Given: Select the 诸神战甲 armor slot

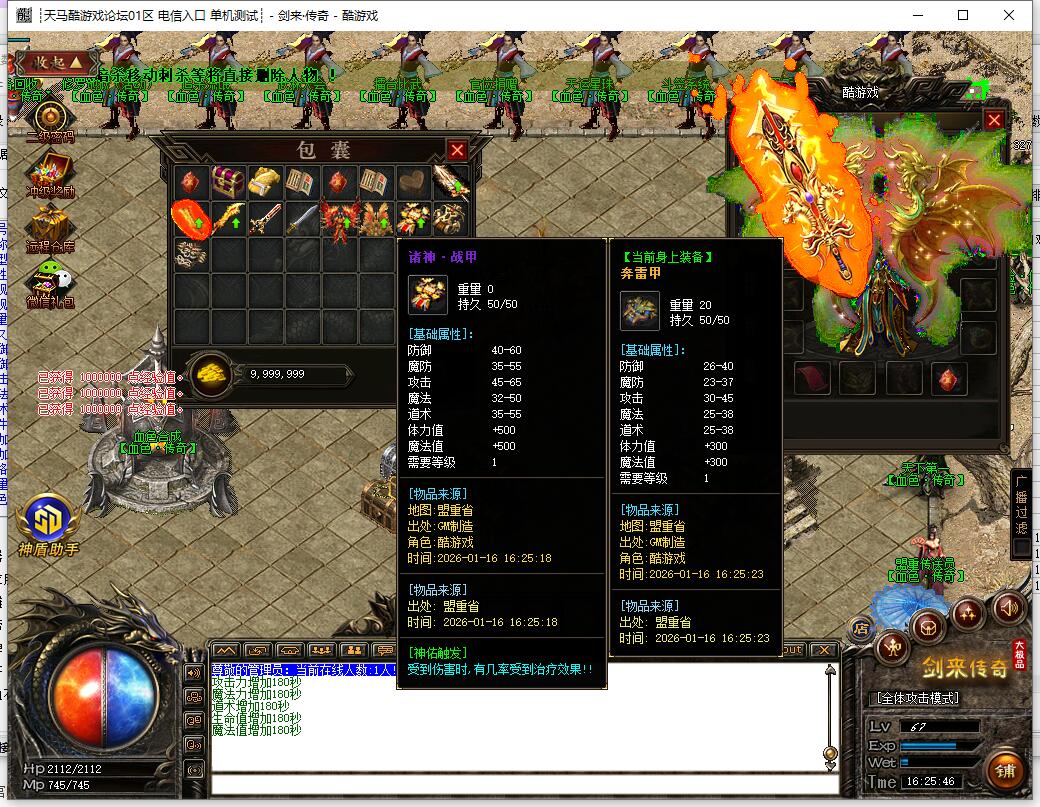Looking at the screenshot, I should [411, 219].
